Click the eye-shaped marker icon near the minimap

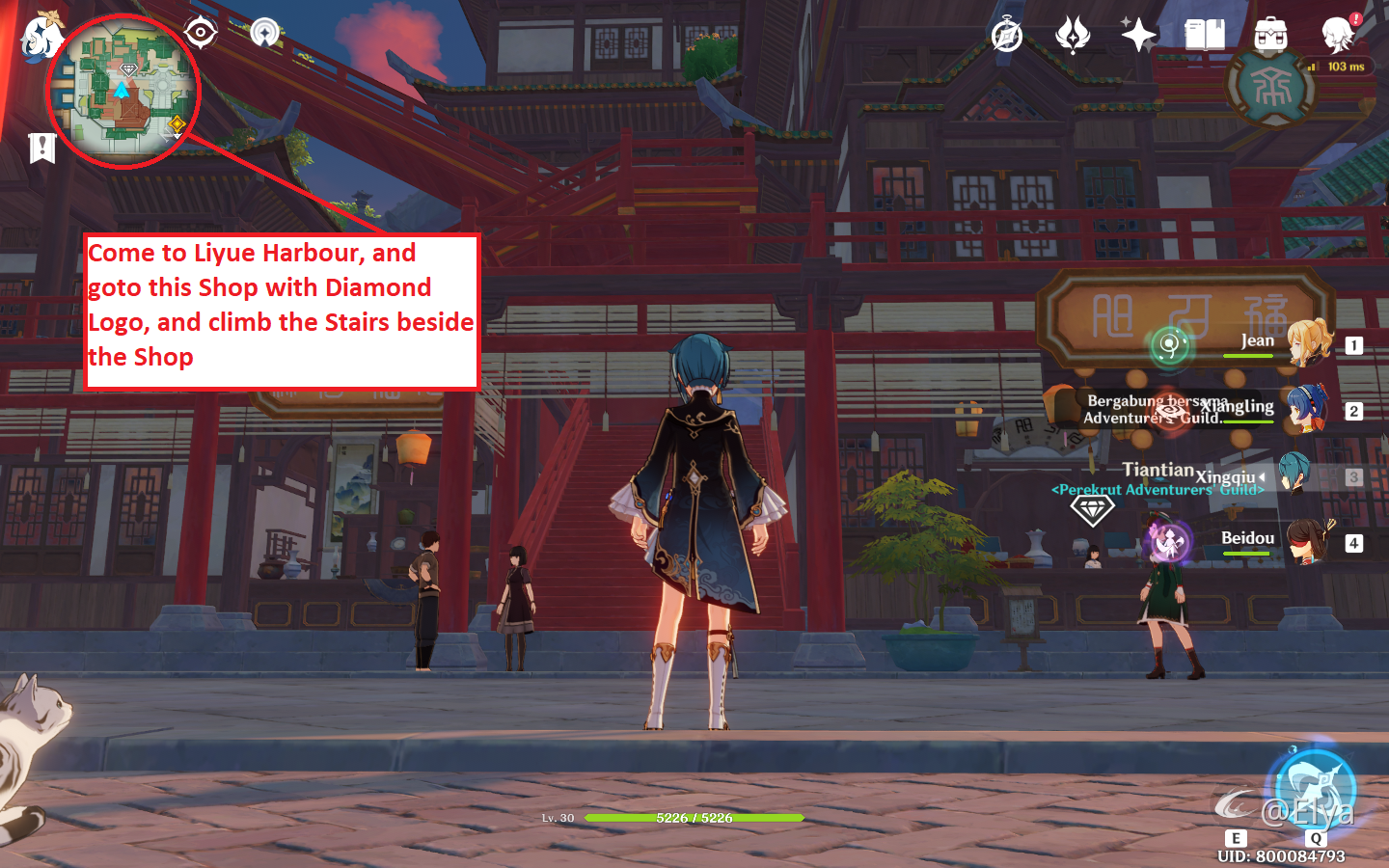point(200,31)
